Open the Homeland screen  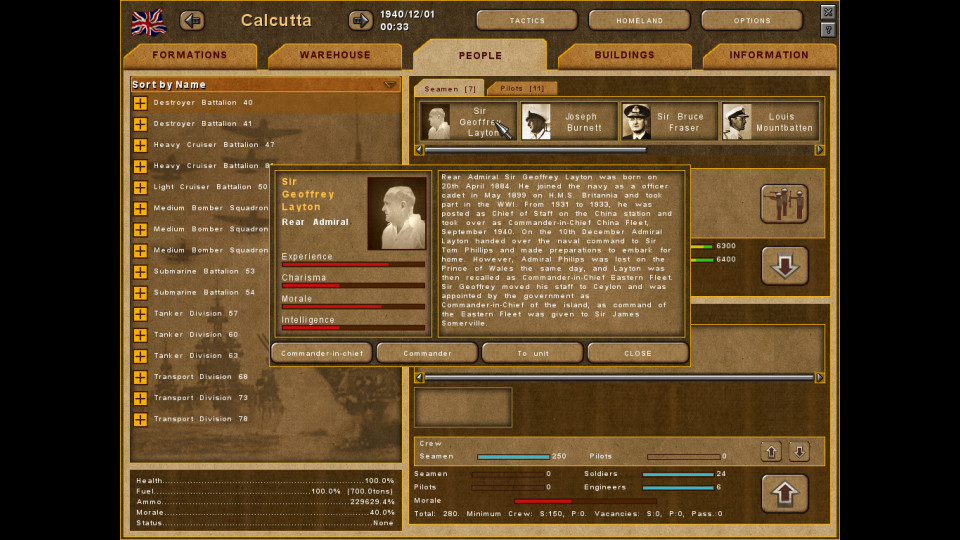pyautogui.click(x=639, y=20)
